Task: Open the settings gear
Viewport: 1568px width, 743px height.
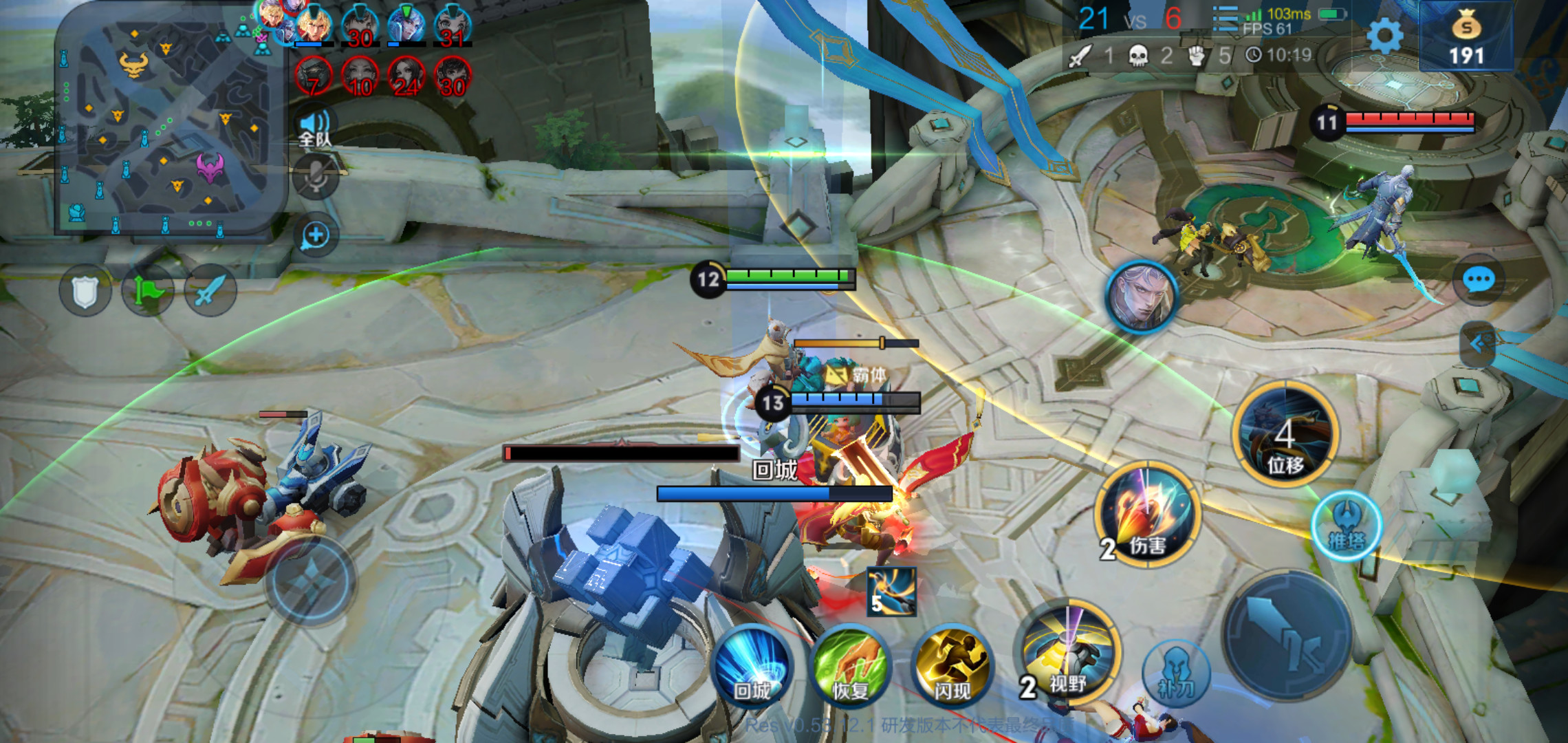Action: click(x=1384, y=36)
